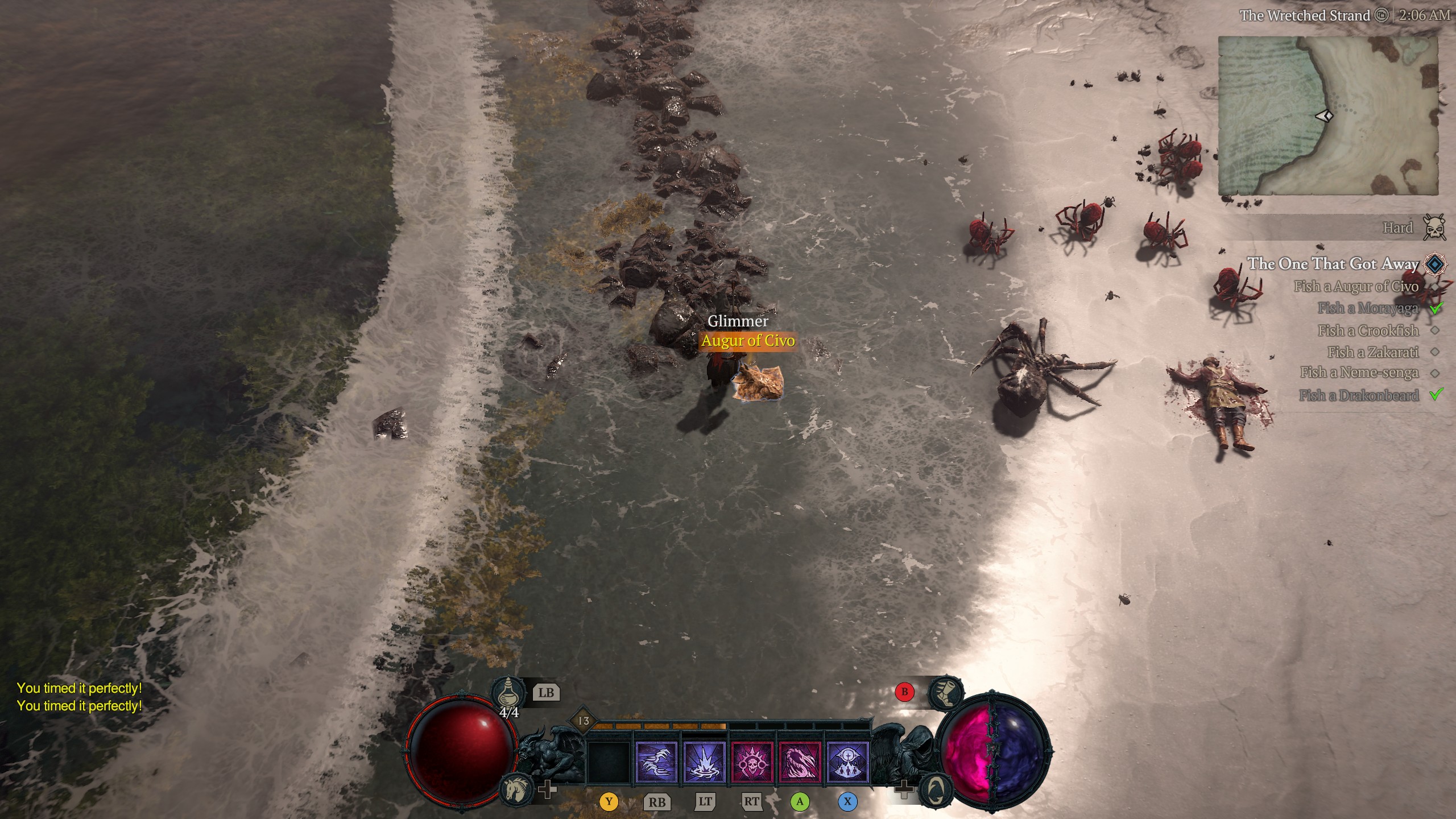
Task: Click the Augur of Civo nameplate above the character
Action: 748,342
